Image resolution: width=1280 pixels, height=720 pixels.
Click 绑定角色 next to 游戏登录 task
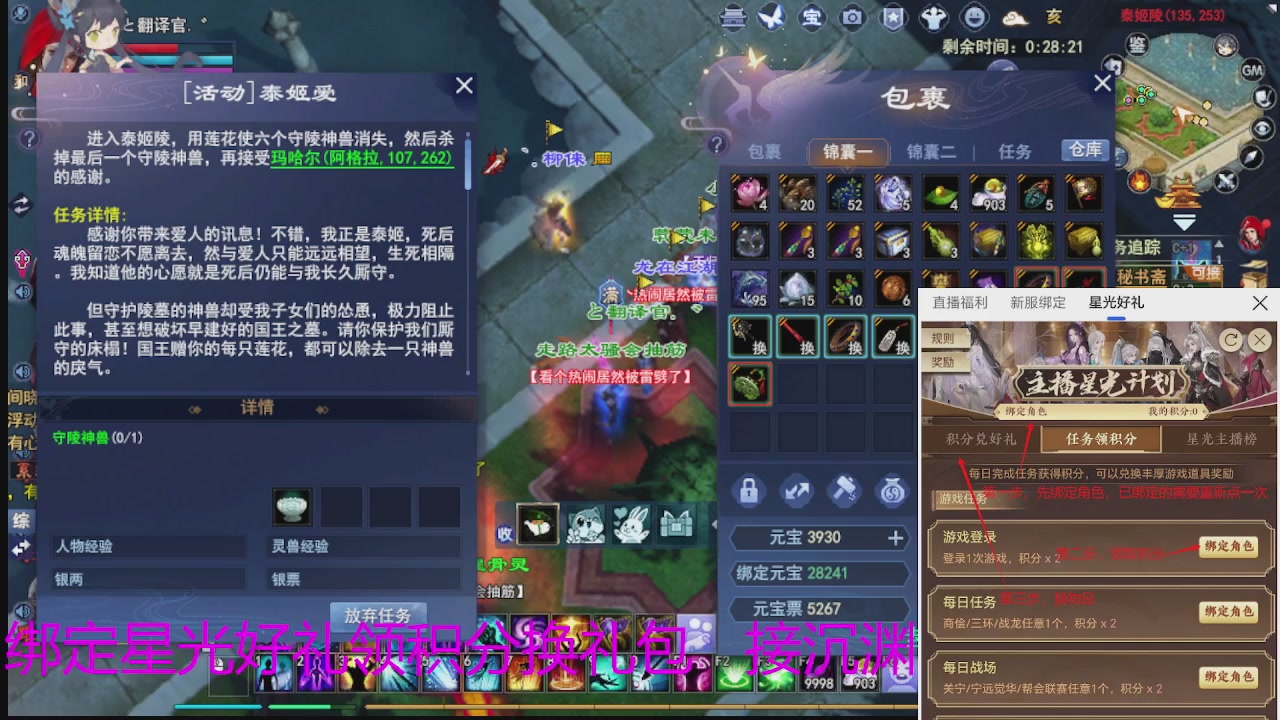[1229, 549]
